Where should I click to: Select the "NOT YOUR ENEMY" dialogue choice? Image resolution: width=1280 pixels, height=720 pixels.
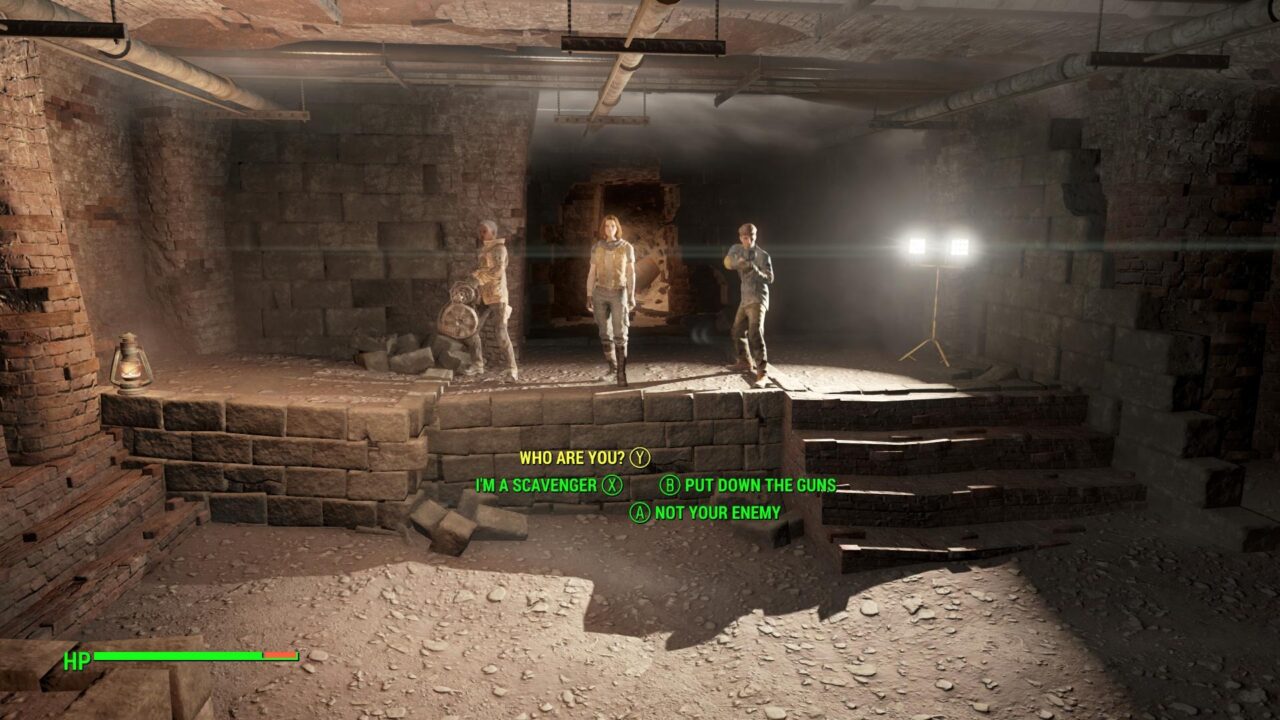pyautogui.click(x=716, y=510)
